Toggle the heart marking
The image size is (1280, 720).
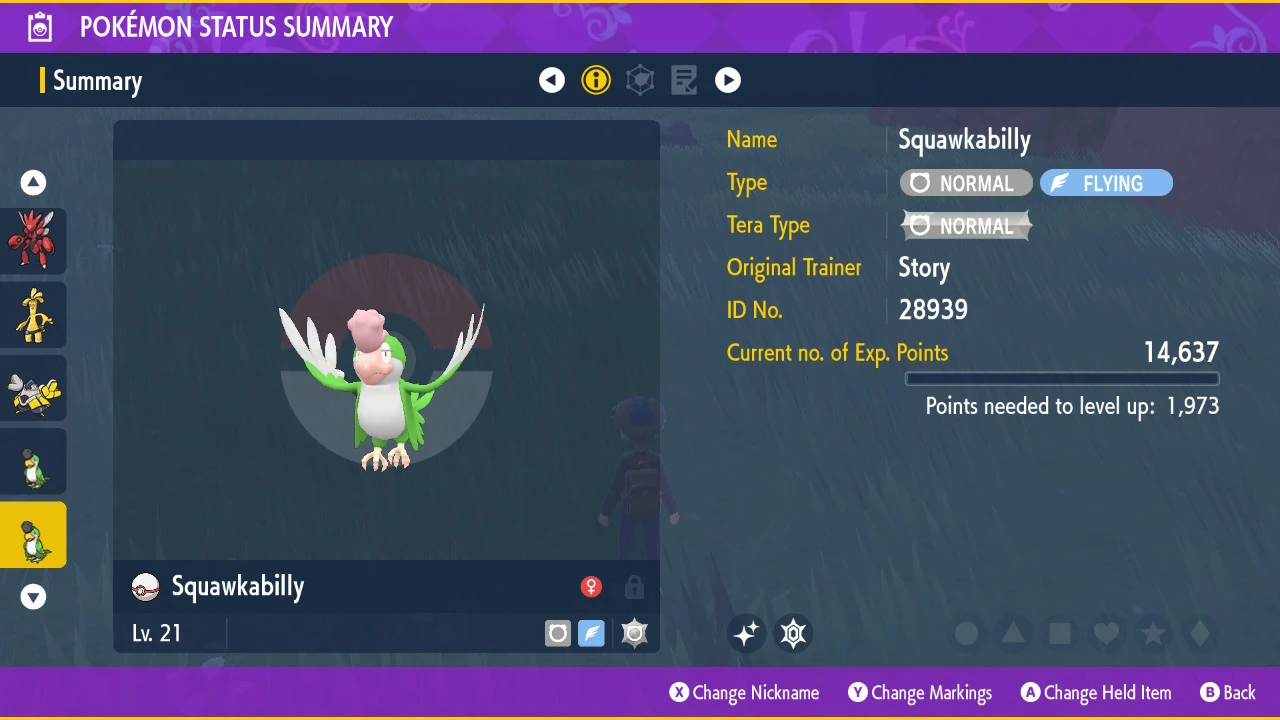(1106, 633)
